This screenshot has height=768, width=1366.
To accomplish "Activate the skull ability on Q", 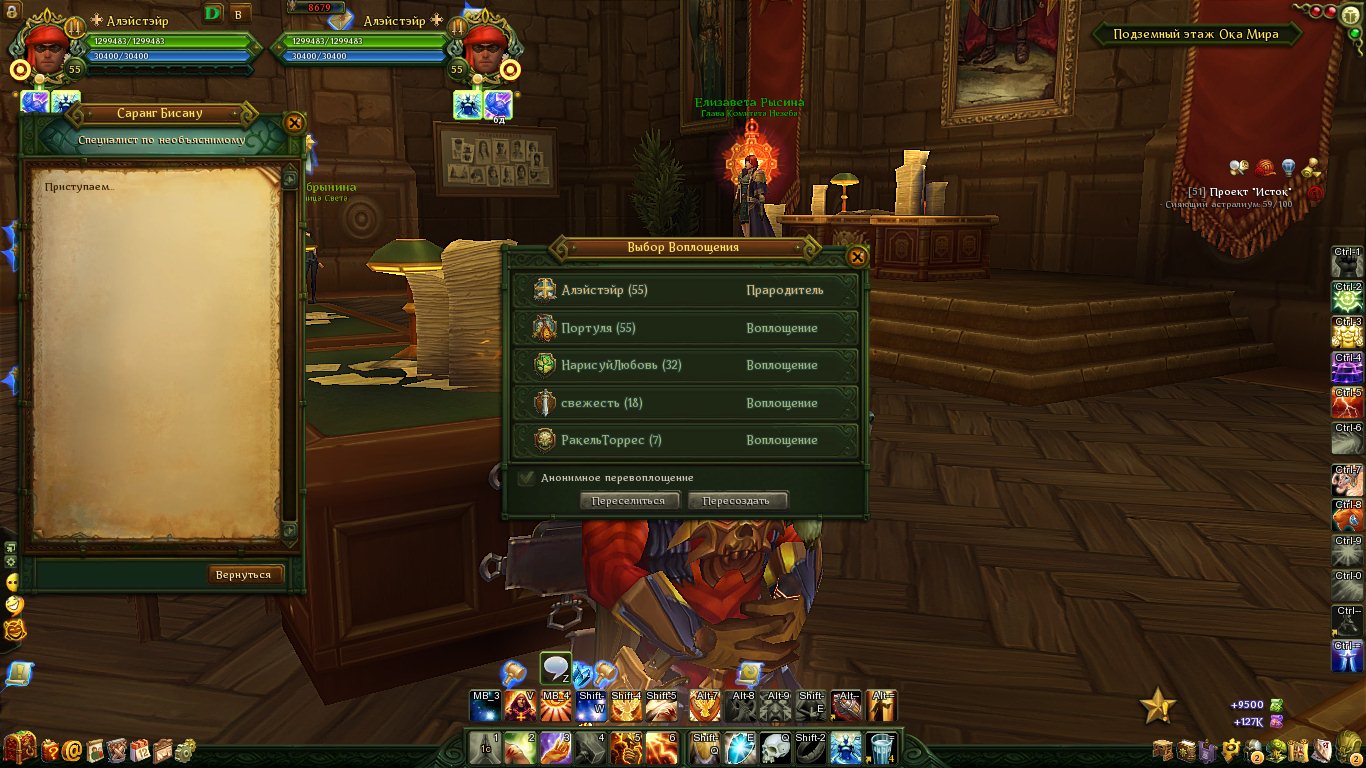I will click(776, 748).
